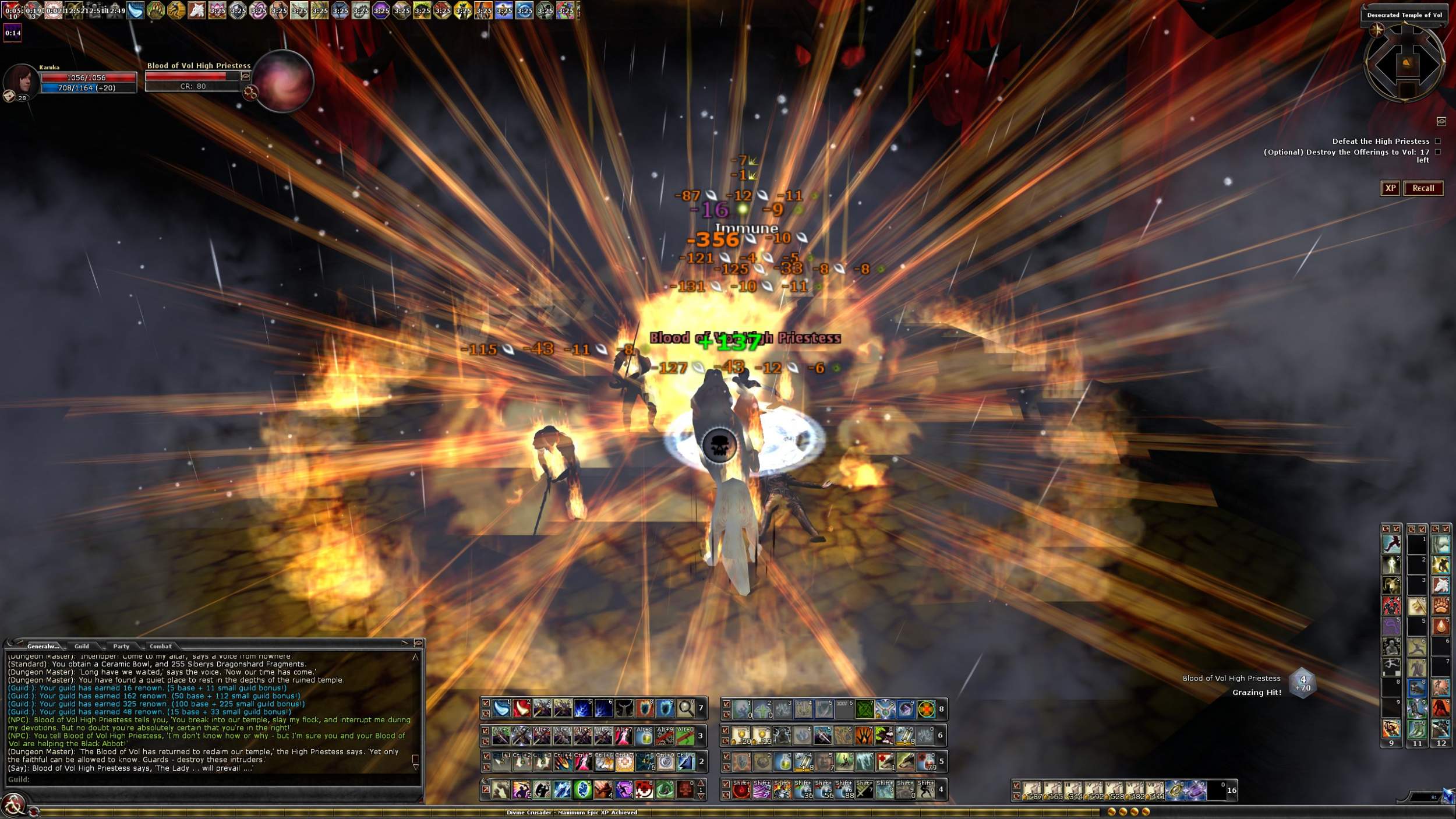This screenshot has width=1456, height=819.
Task: Use the yellow potion in Alt+8 slot
Action: 644,736
